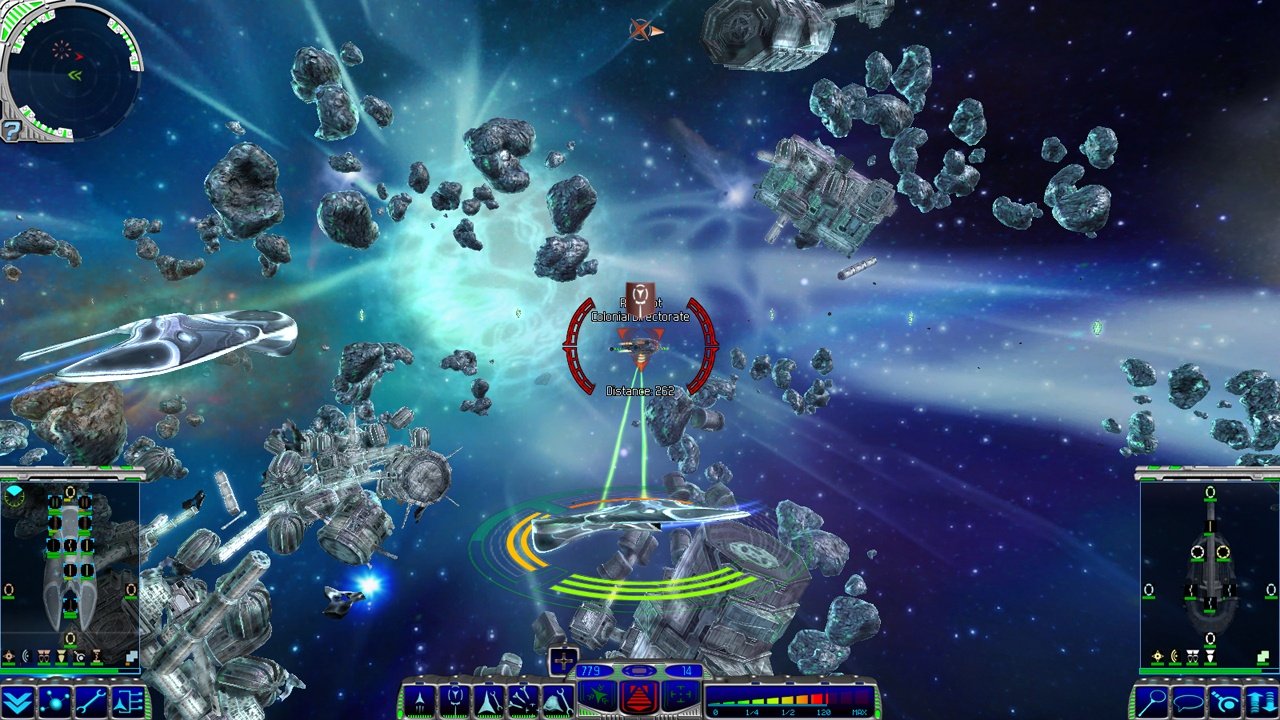1280x720 pixels.
Task: Activate the tractor beam icon
Action: pos(1227,700)
